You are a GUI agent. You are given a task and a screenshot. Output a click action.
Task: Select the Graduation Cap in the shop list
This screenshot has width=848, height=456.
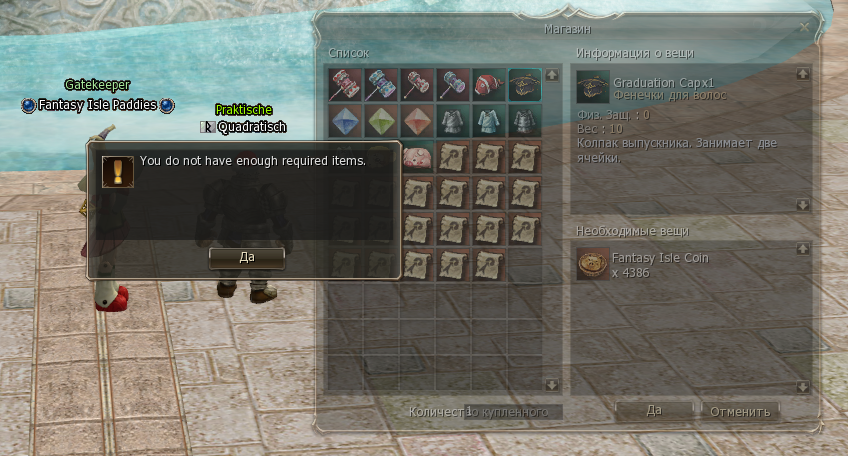tap(525, 84)
